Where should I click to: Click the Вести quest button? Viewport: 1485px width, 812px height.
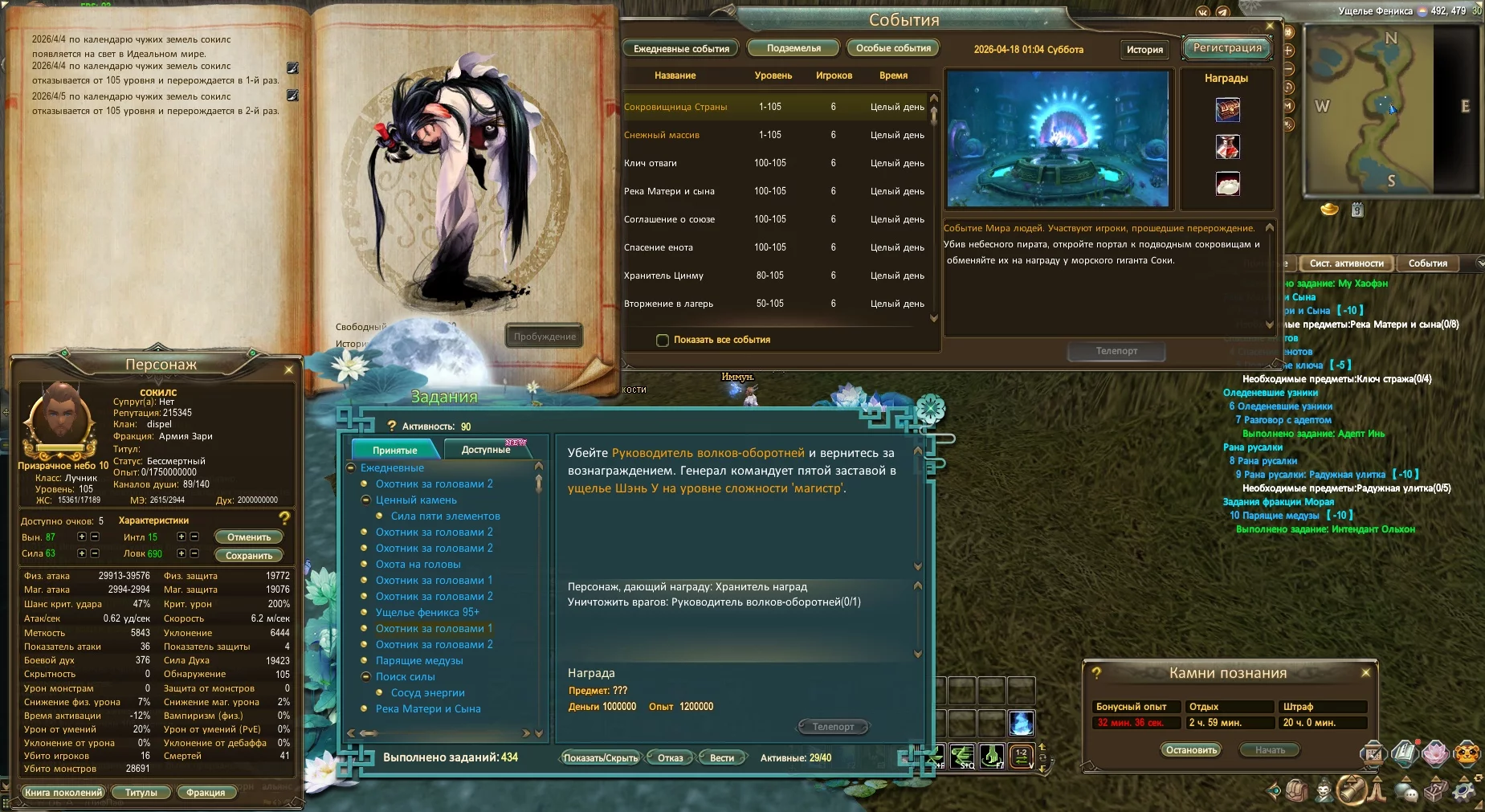tap(721, 757)
